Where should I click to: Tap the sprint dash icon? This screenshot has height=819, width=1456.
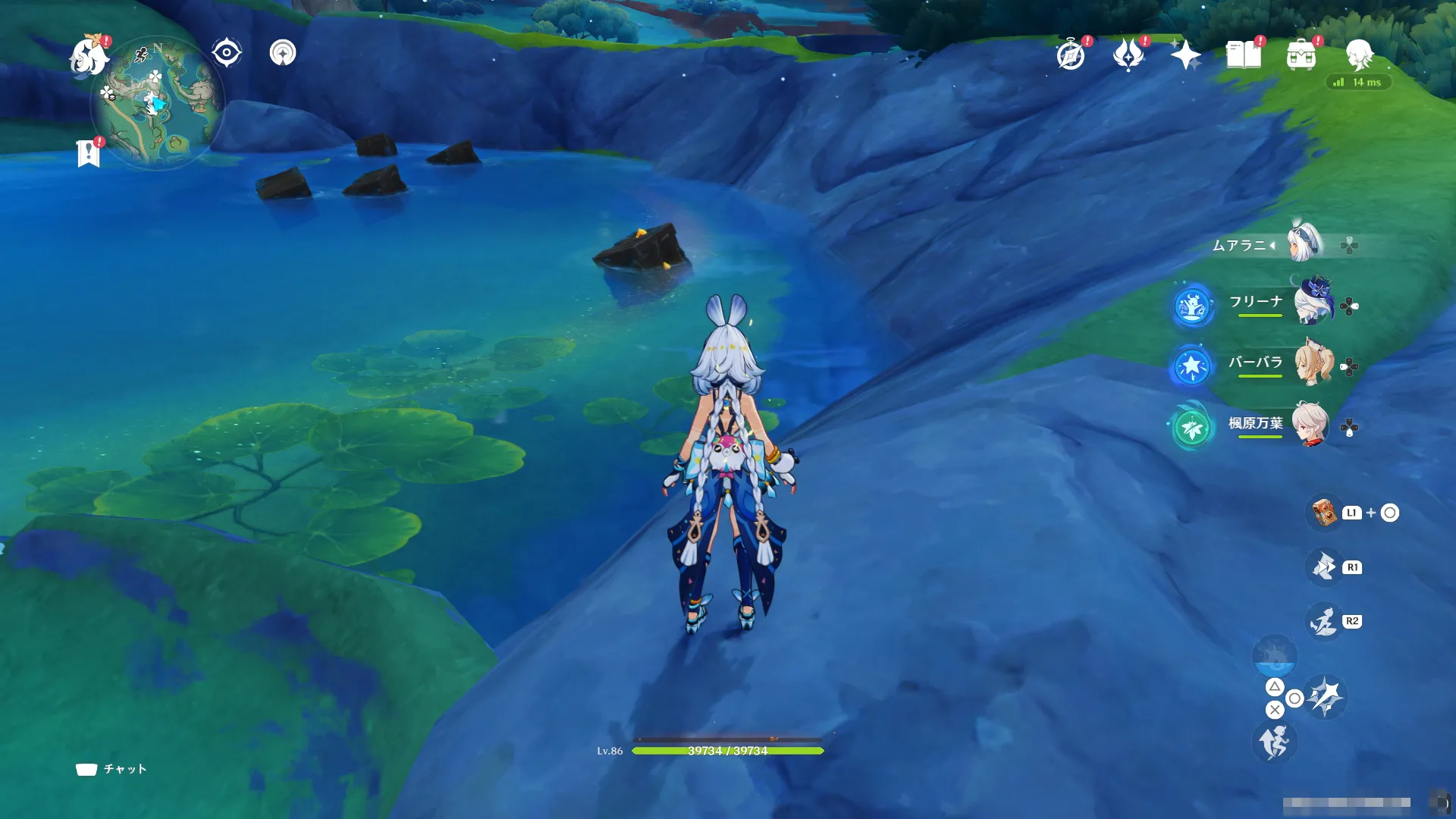[1274, 742]
